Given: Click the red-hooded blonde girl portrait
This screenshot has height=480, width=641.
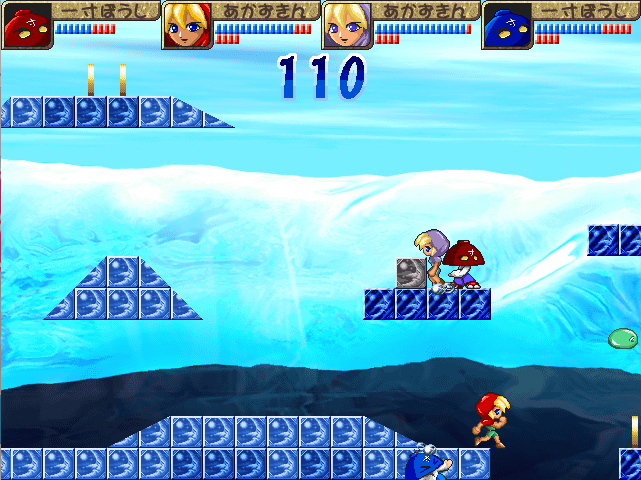Looking at the screenshot, I should coord(187,25).
